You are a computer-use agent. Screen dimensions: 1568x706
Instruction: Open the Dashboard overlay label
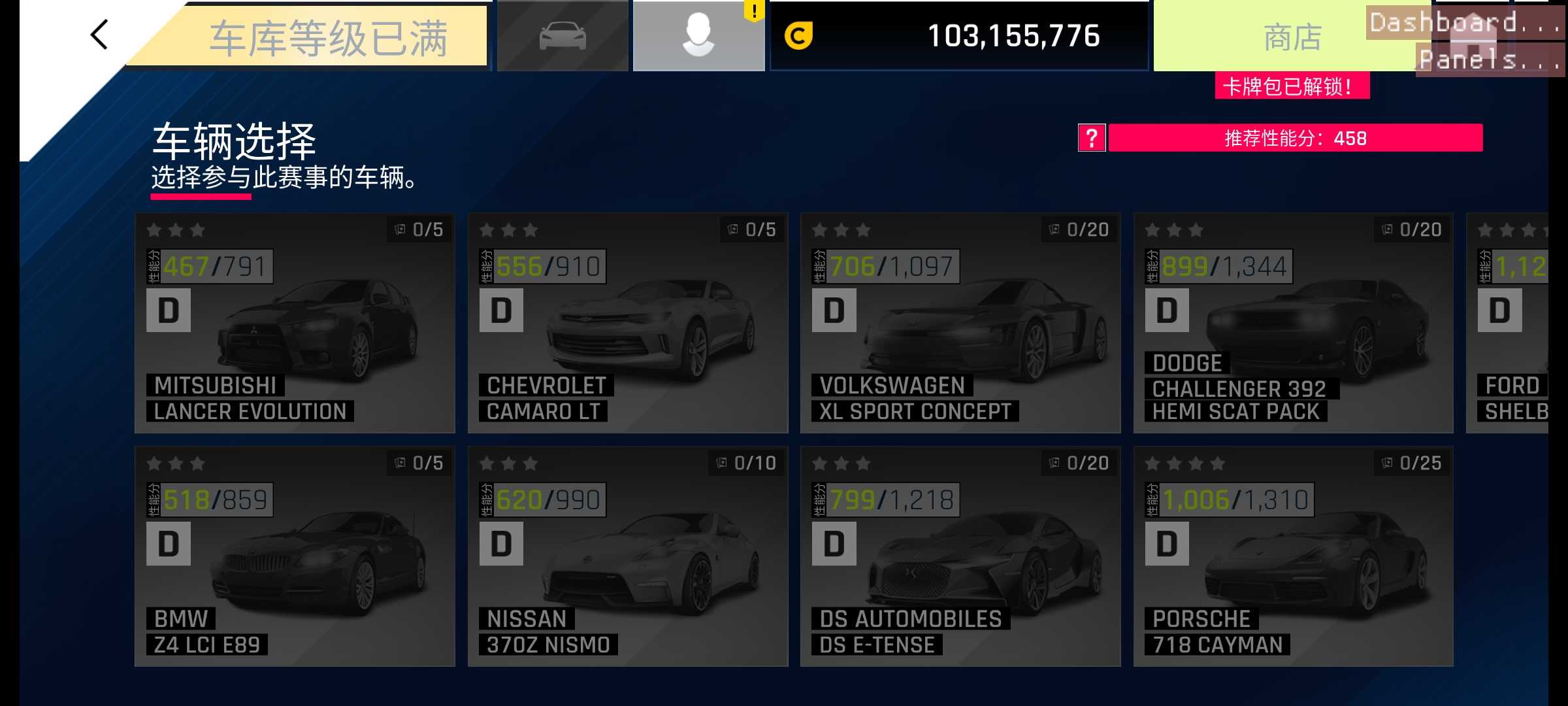pos(1463,23)
